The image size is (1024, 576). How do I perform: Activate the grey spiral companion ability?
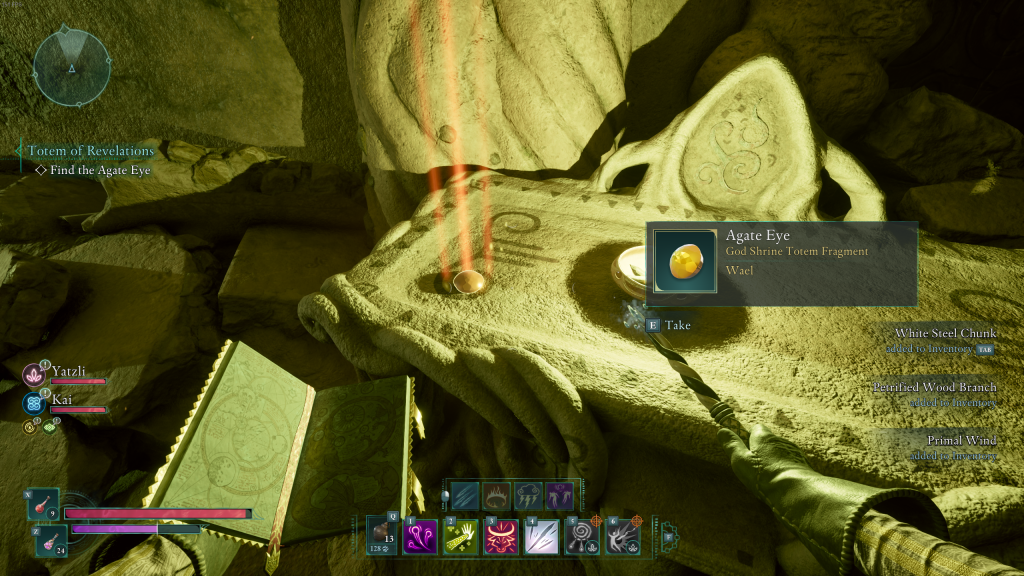(x=582, y=536)
